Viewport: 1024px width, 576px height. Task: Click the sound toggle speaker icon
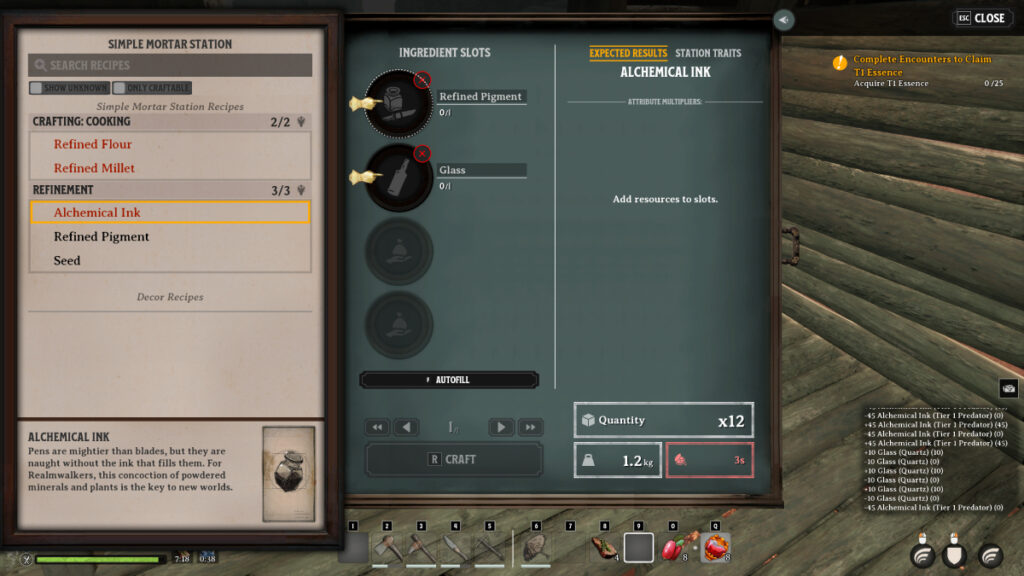784,19
